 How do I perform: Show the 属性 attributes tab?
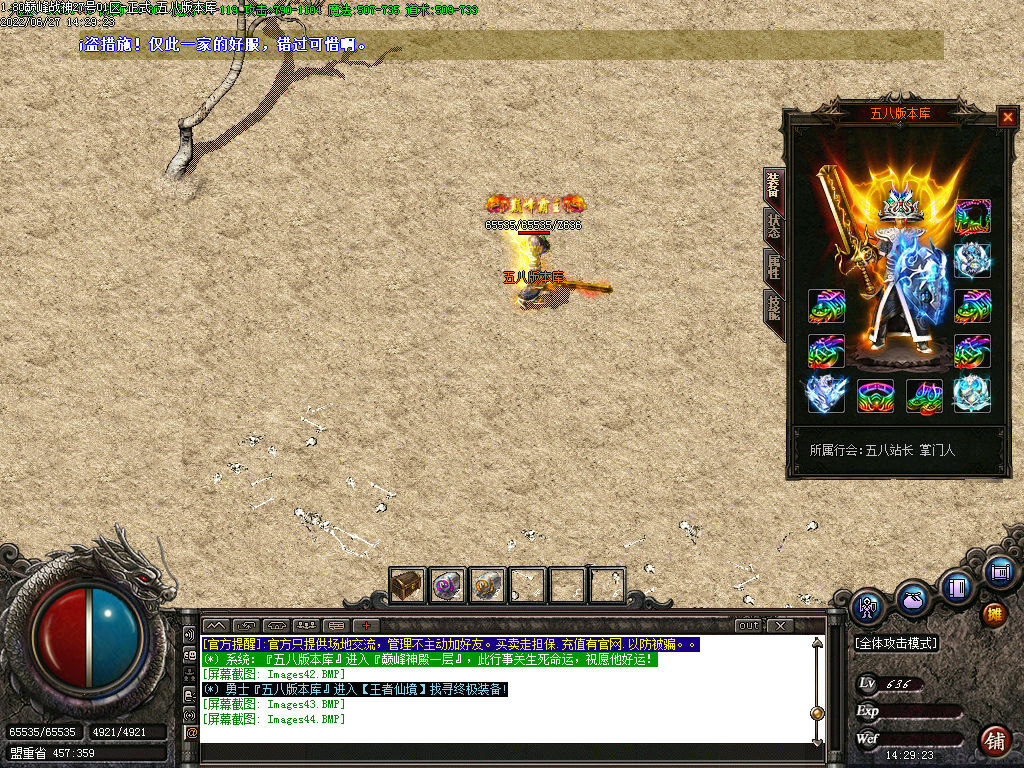pyautogui.click(x=773, y=265)
